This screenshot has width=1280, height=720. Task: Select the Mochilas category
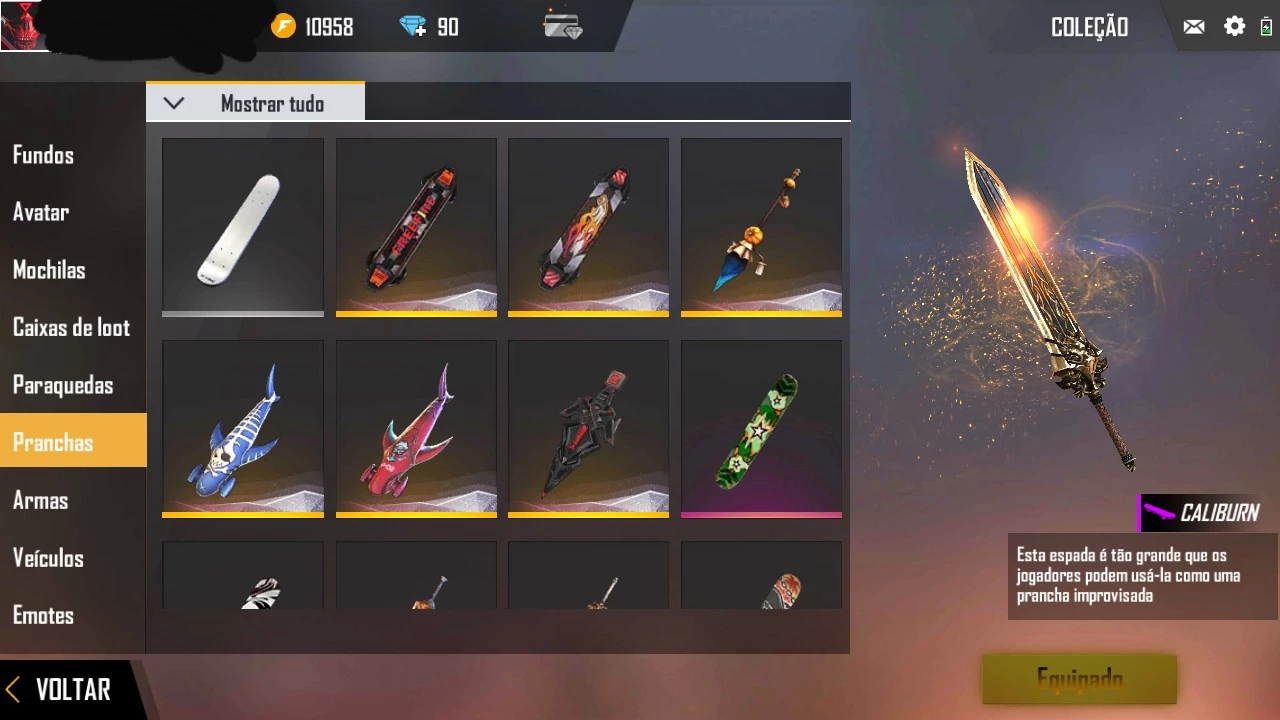coord(49,270)
